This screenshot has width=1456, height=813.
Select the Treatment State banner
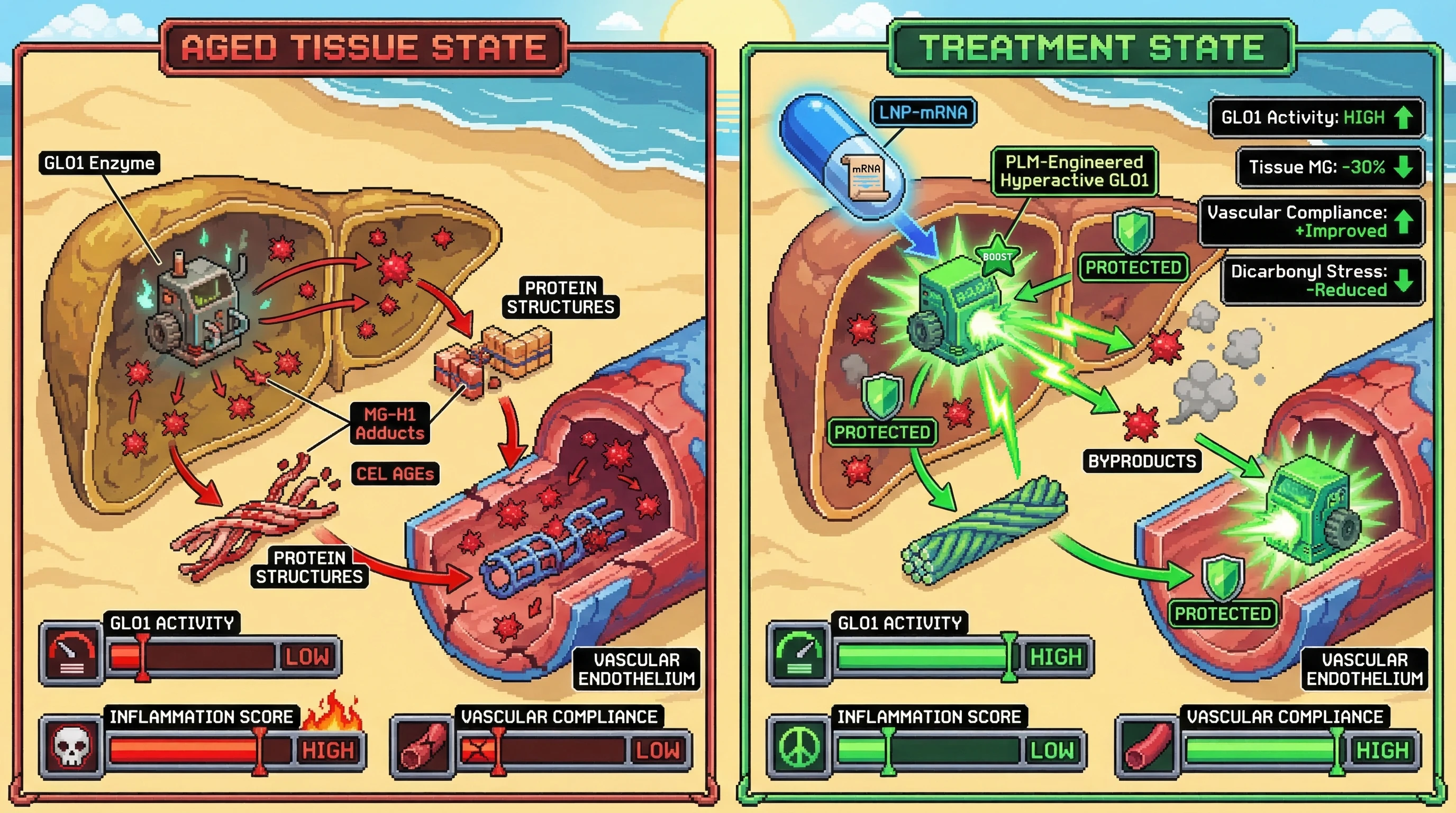[x=1091, y=48]
